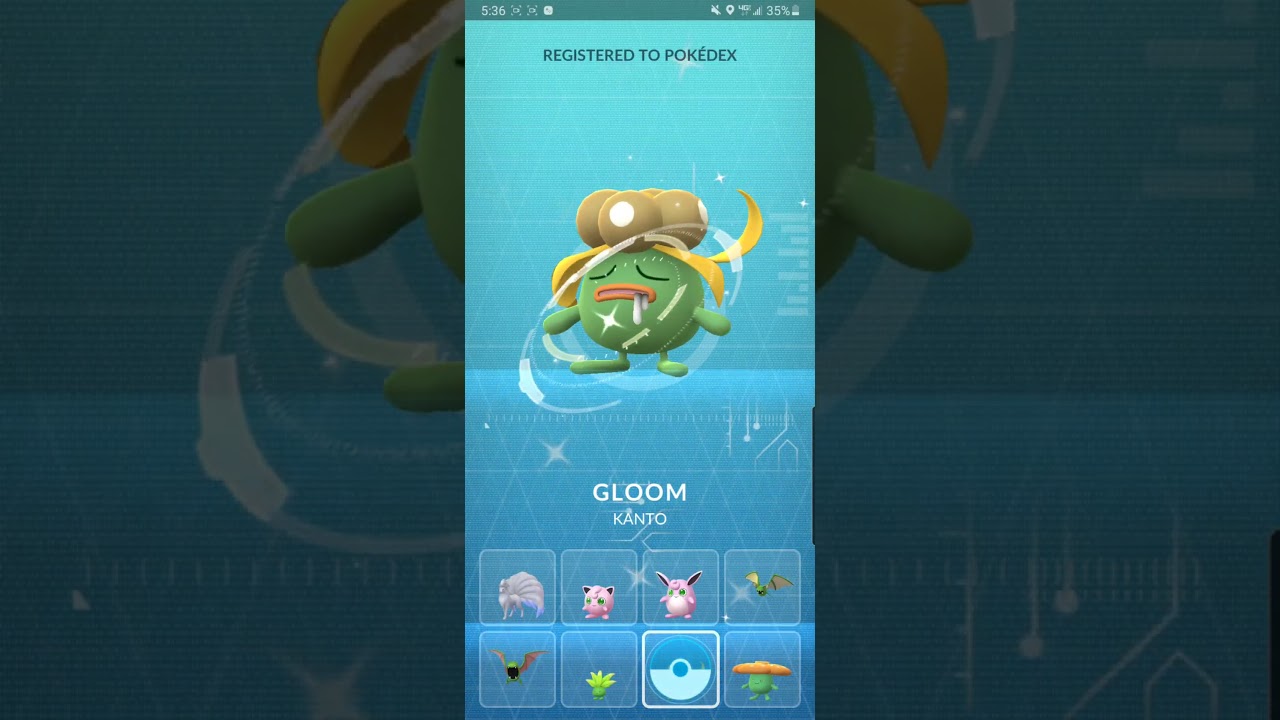Open the shiny Zubat entry
1280x720 pixels.
762,587
